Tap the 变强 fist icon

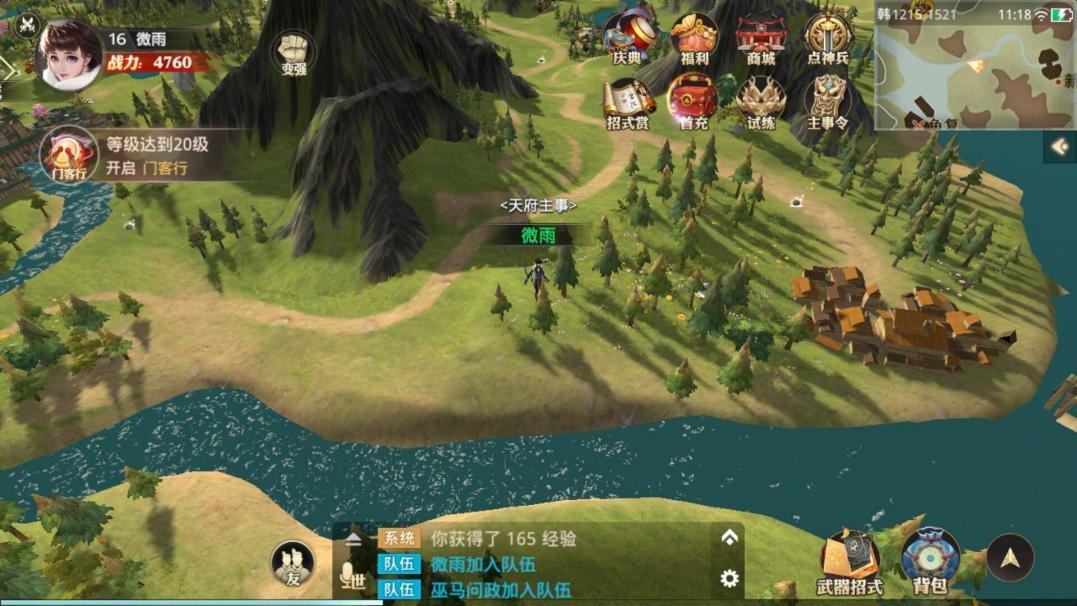pyautogui.click(x=293, y=53)
